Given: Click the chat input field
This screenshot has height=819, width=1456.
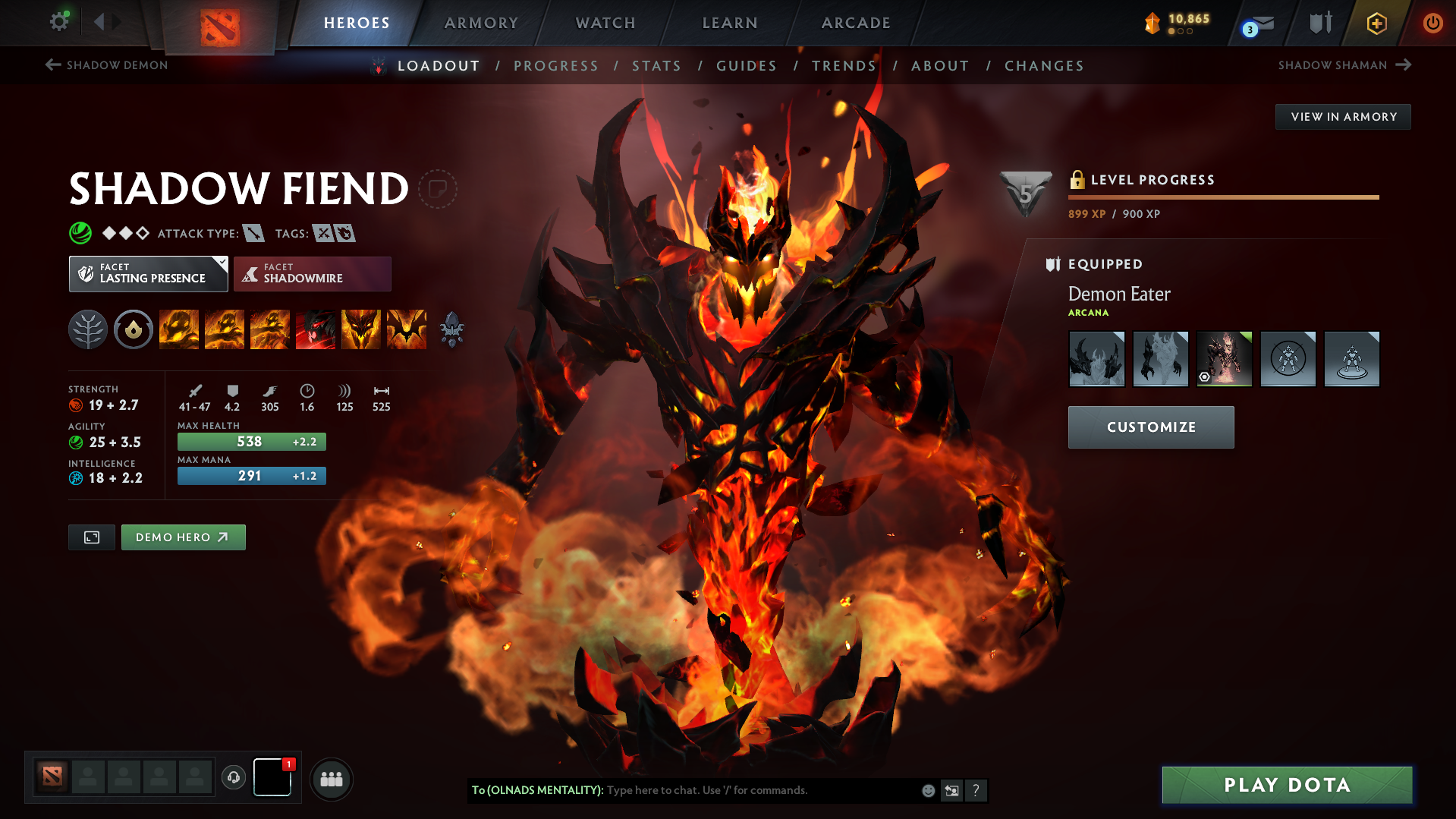Looking at the screenshot, I should tap(759, 790).
